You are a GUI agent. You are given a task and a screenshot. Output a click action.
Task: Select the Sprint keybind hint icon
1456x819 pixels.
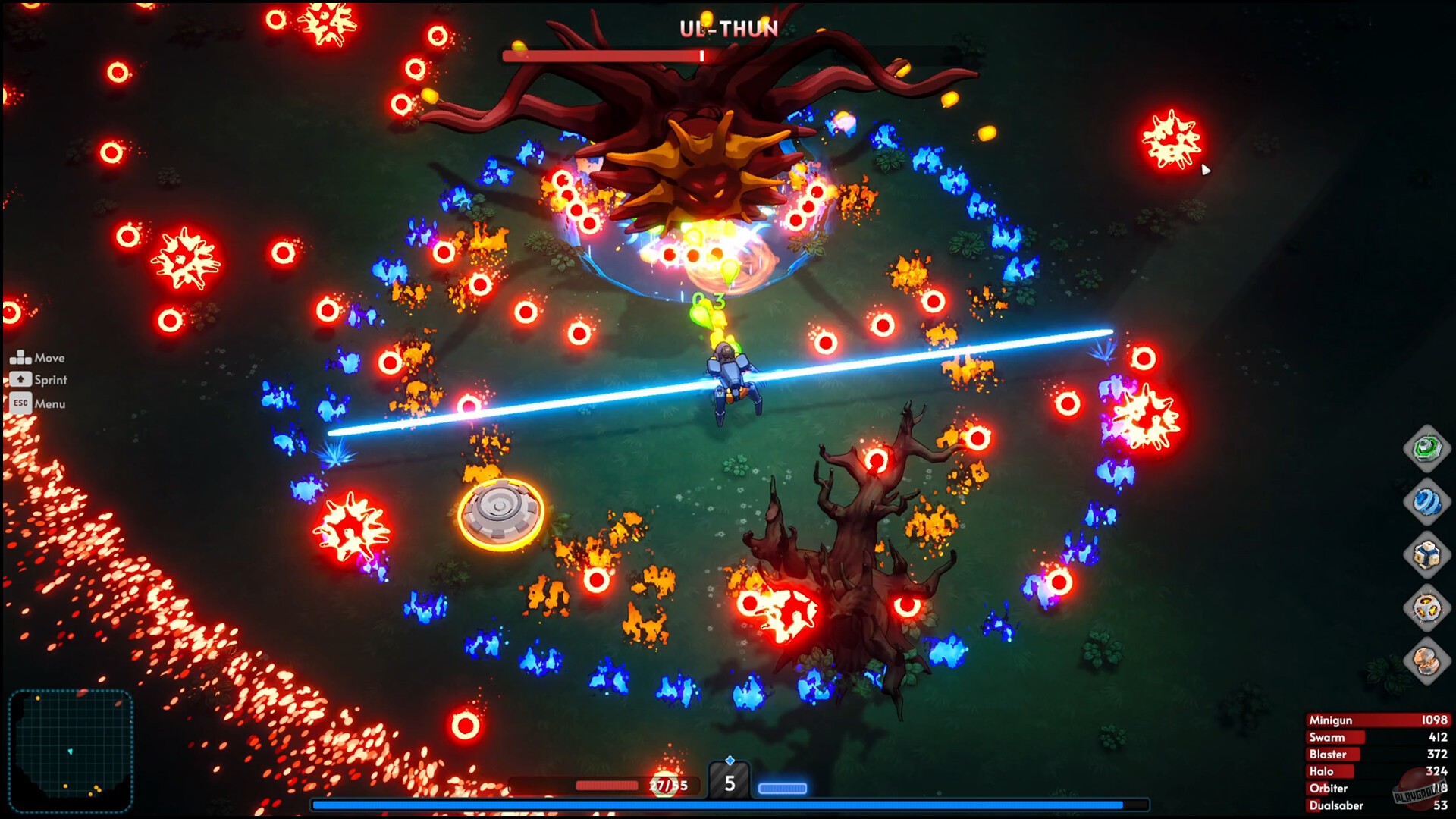pyautogui.click(x=22, y=380)
